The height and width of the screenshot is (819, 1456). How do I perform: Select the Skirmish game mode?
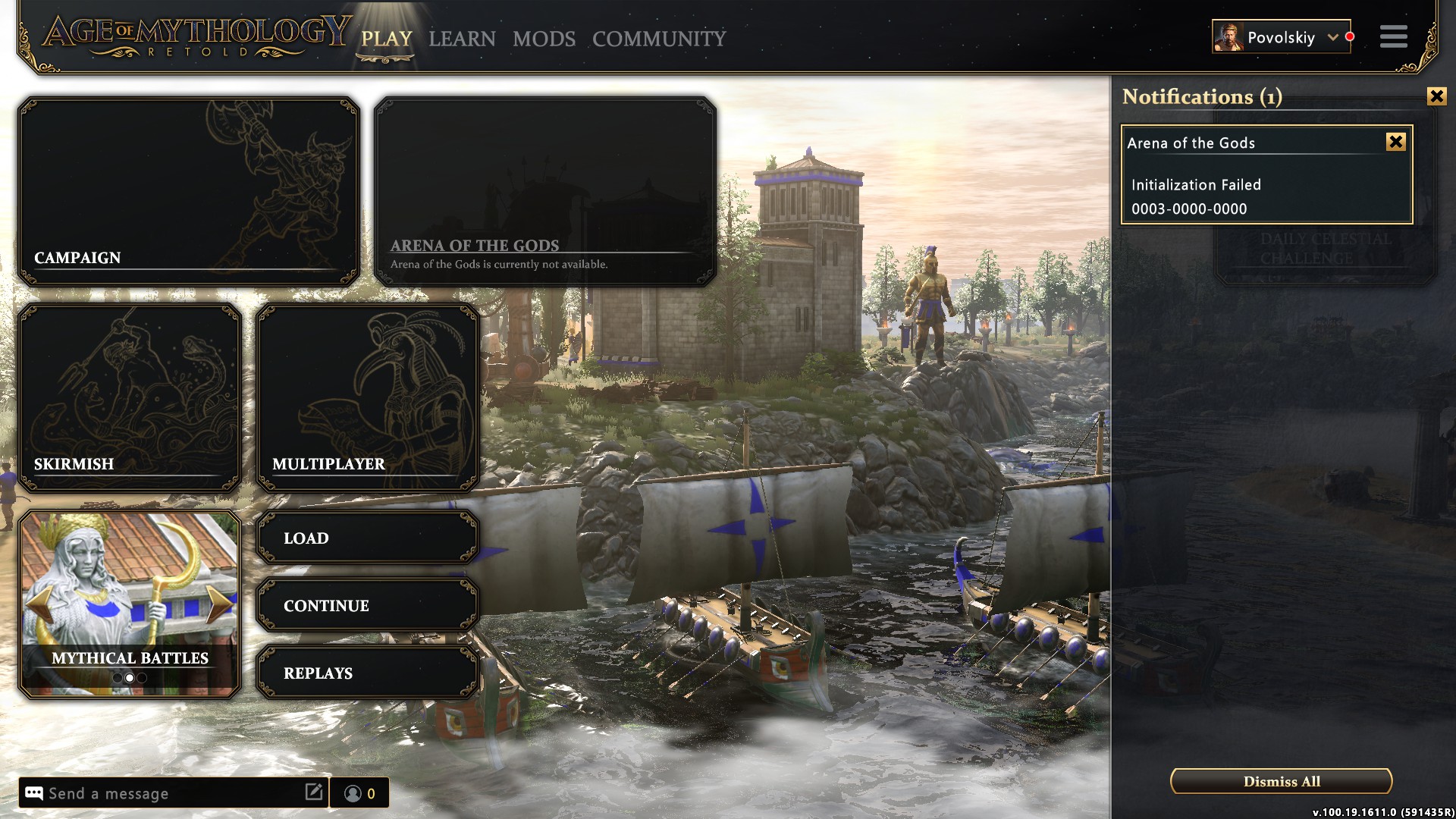click(129, 397)
